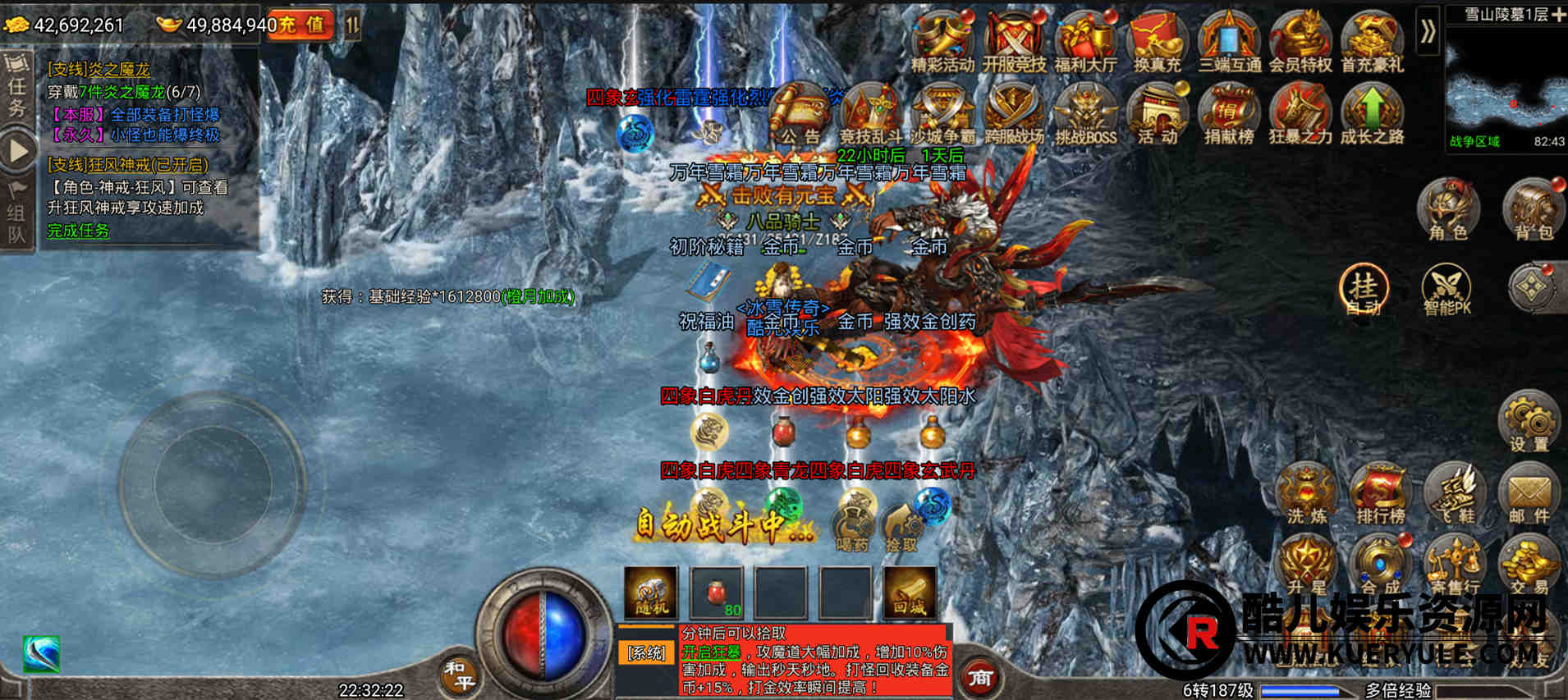Screen dimensions: 1568x700
Task: Open the 商 shop button
Action: point(980,678)
